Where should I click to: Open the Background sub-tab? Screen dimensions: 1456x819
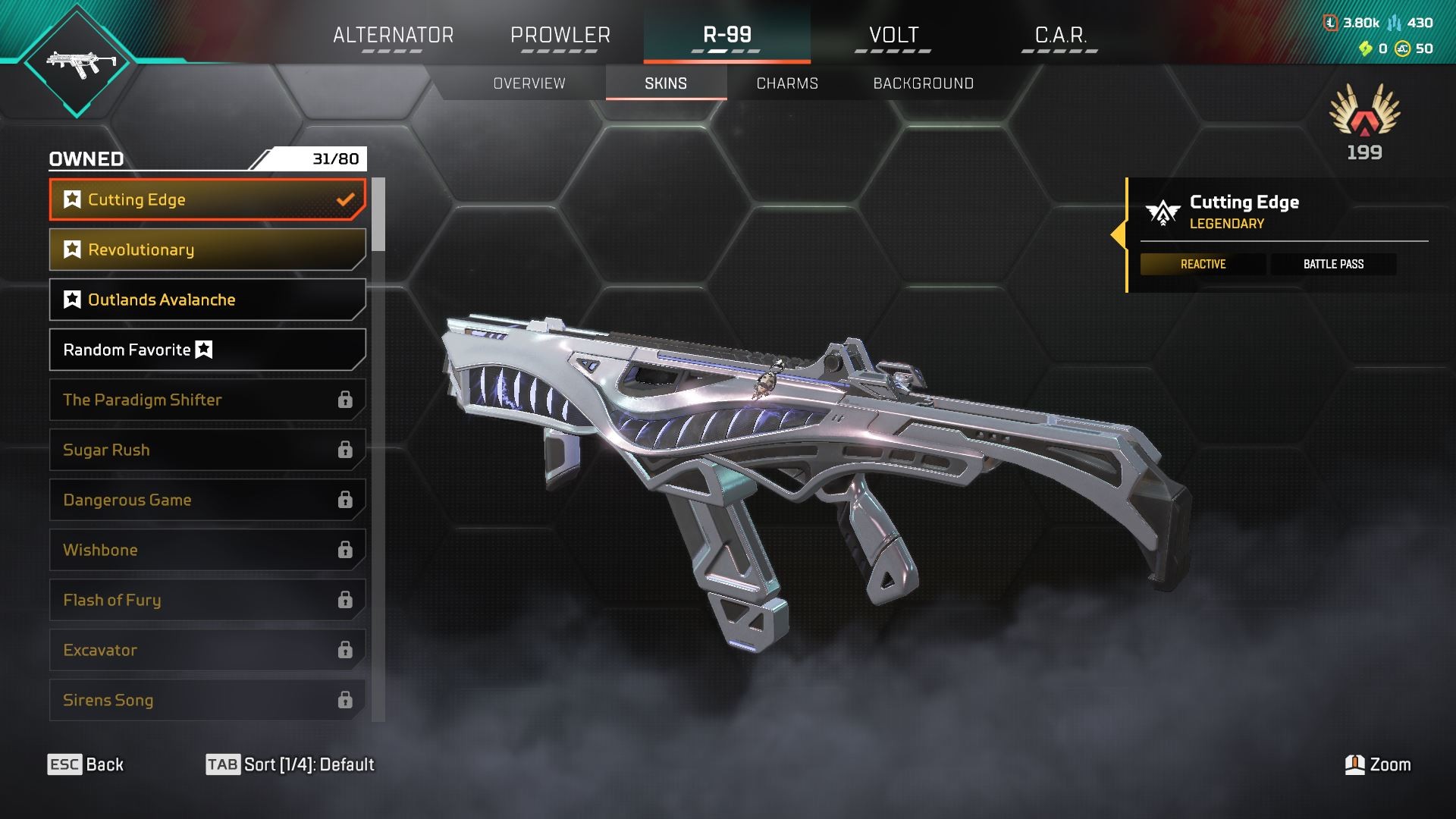pyautogui.click(x=923, y=83)
